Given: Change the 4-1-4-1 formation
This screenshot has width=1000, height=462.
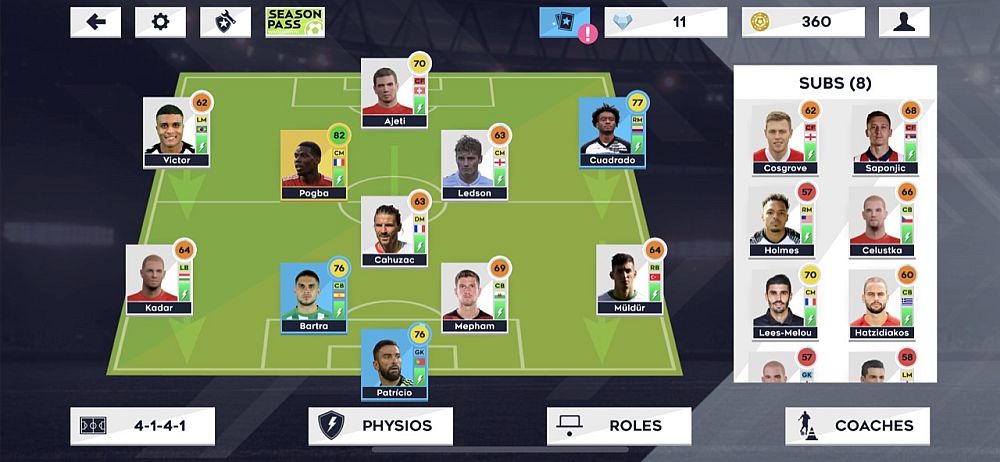Looking at the screenshot, I should [x=142, y=425].
